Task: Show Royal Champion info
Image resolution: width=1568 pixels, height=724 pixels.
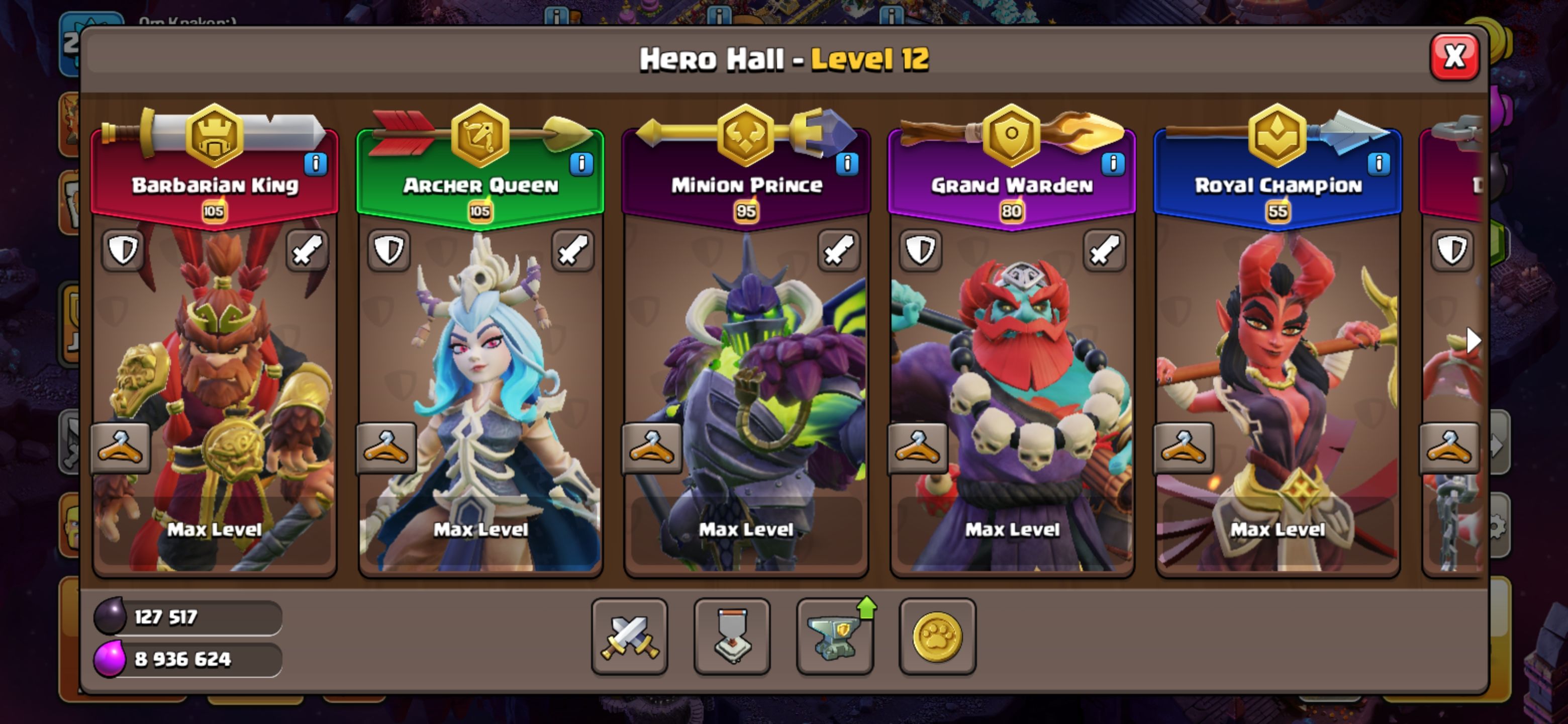Action: (x=1378, y=163)
